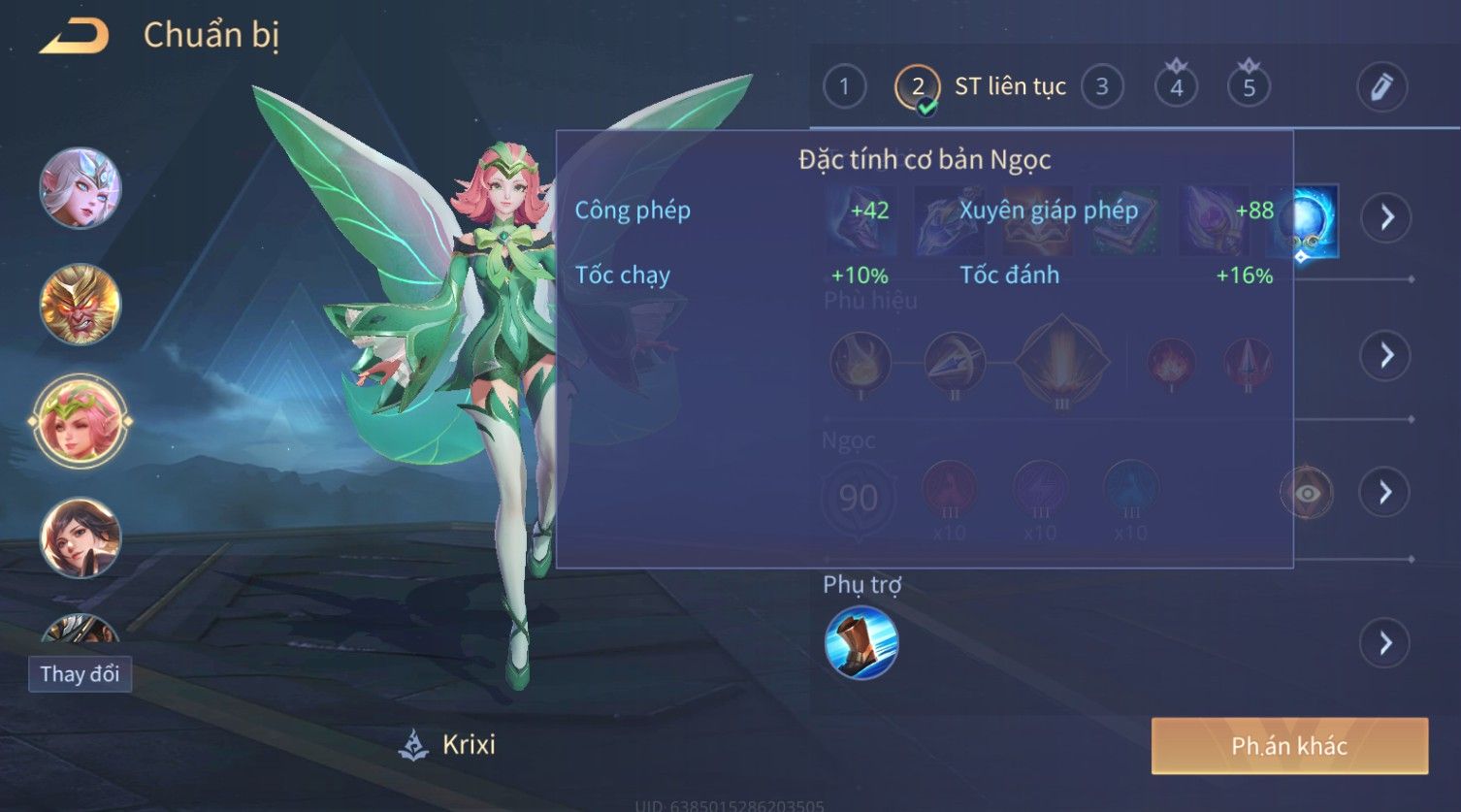Screen dimensions: 1461x812
Task: Click the Thay đổi button
Action: pyautogui.click(x=80, y=673)
